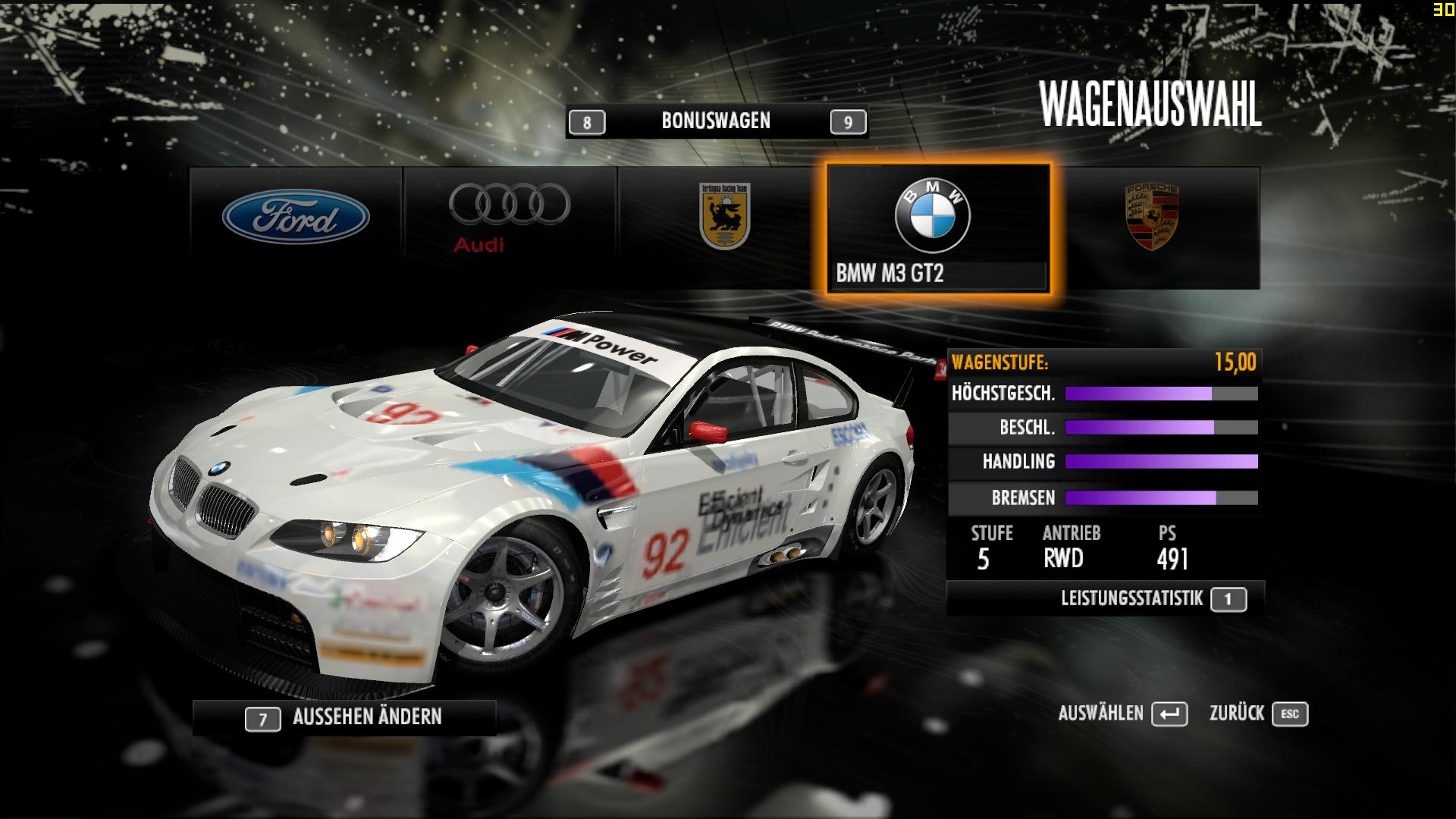Open the Bonuswagen category selector

[x=716, y=121]
